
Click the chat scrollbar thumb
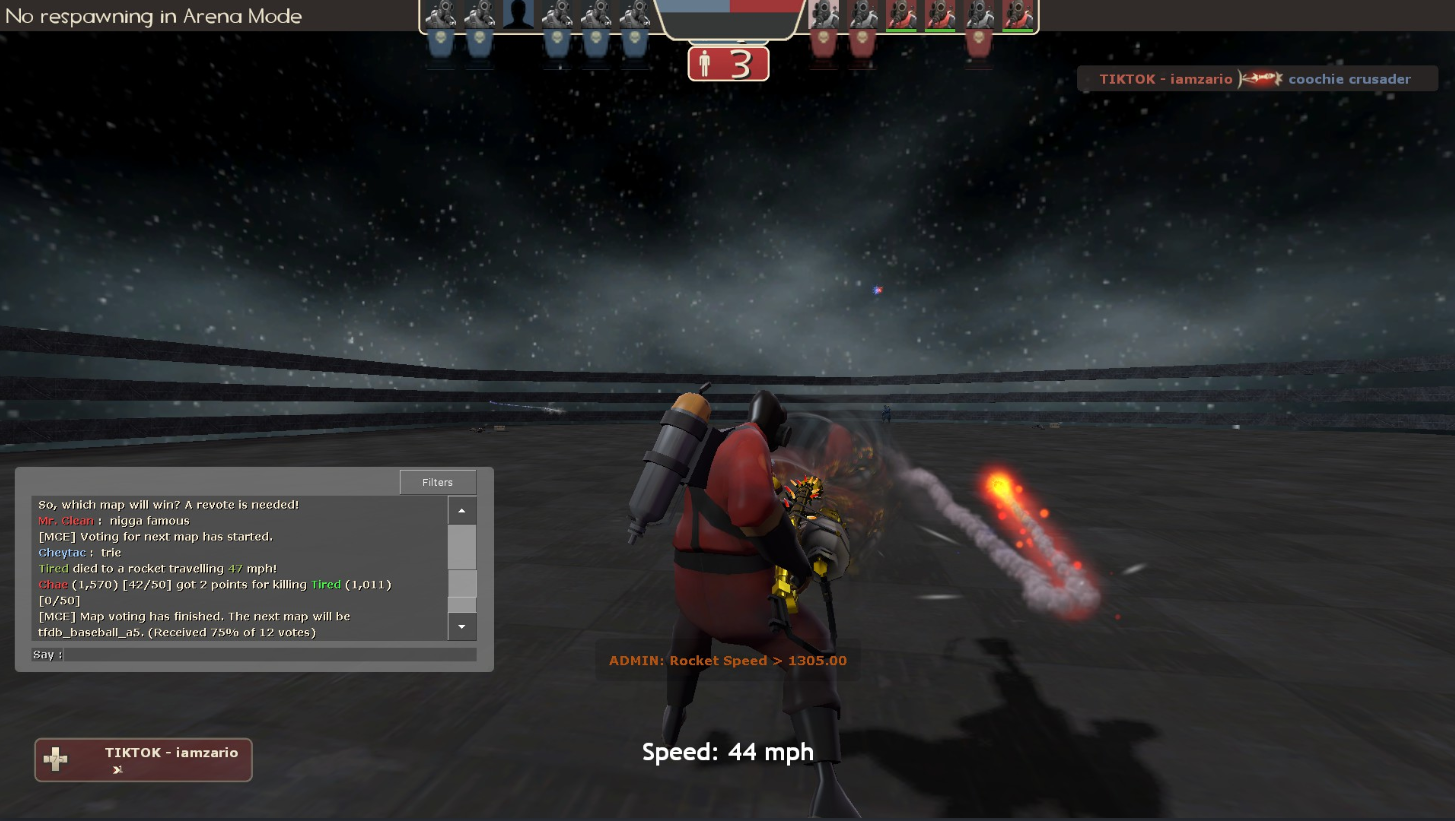pyautogui.click(x=462, y=584)
